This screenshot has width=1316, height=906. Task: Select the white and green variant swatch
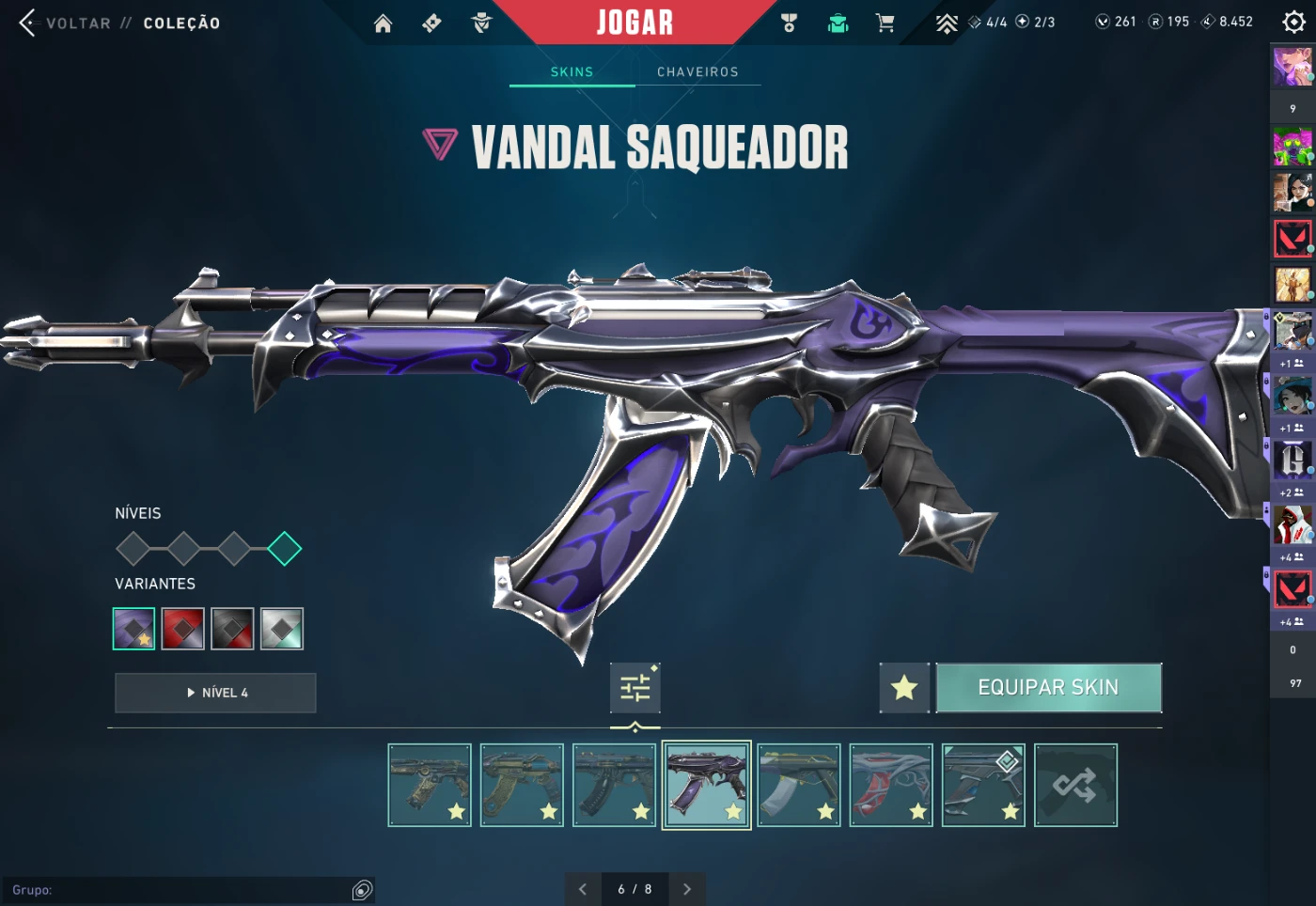click(x=282, y=629)
